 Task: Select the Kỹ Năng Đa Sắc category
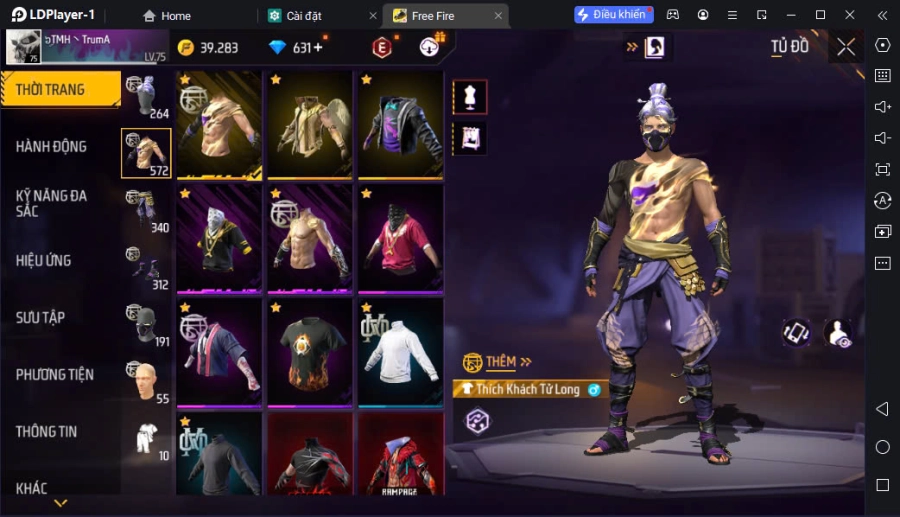point(52,203)
